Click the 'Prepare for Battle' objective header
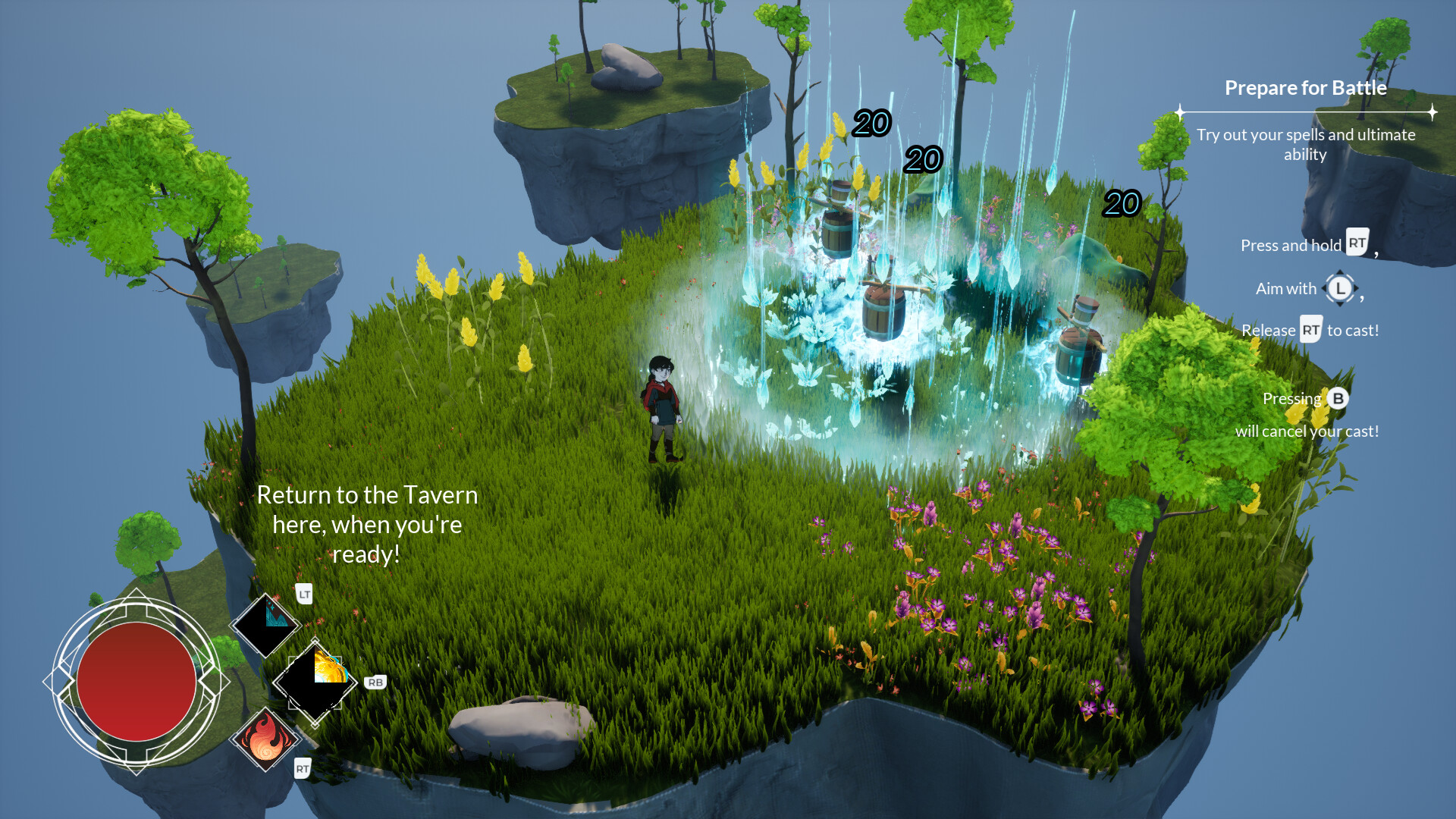 [x=1305, y=88]
